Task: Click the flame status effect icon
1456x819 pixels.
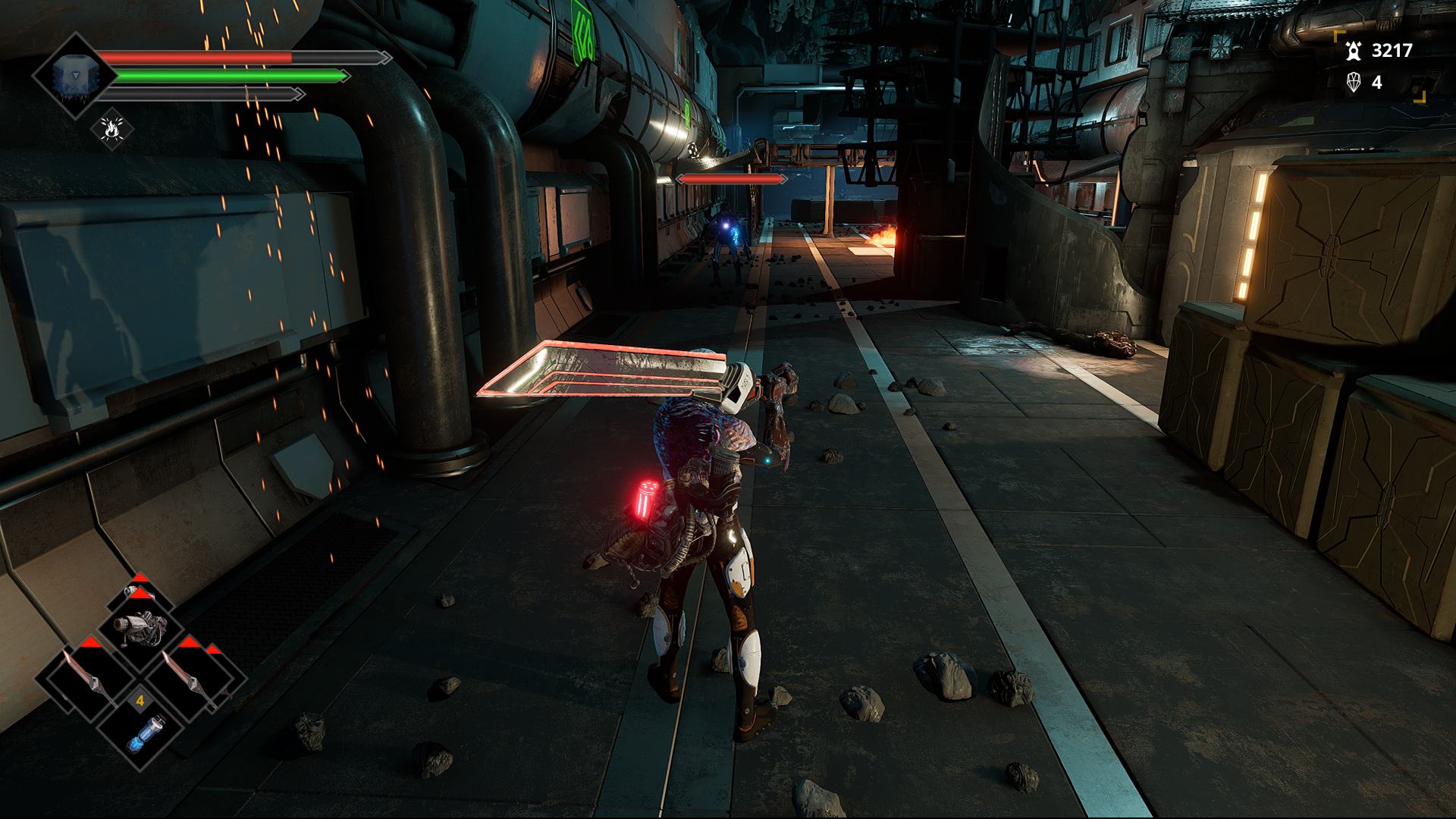Action: click(112, 129)
